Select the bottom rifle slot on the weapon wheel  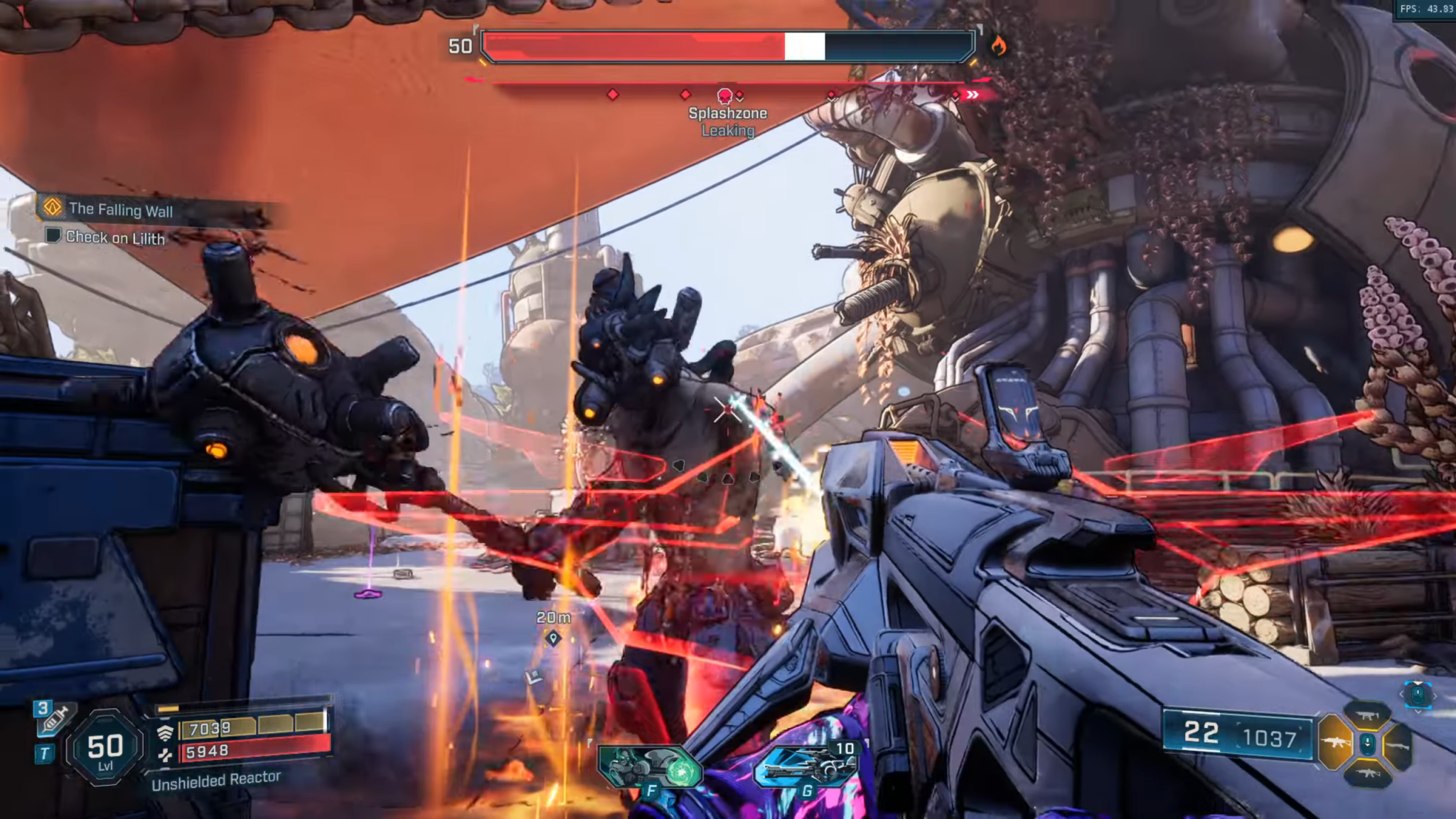pyautogui.click(x=1368, y=774)
